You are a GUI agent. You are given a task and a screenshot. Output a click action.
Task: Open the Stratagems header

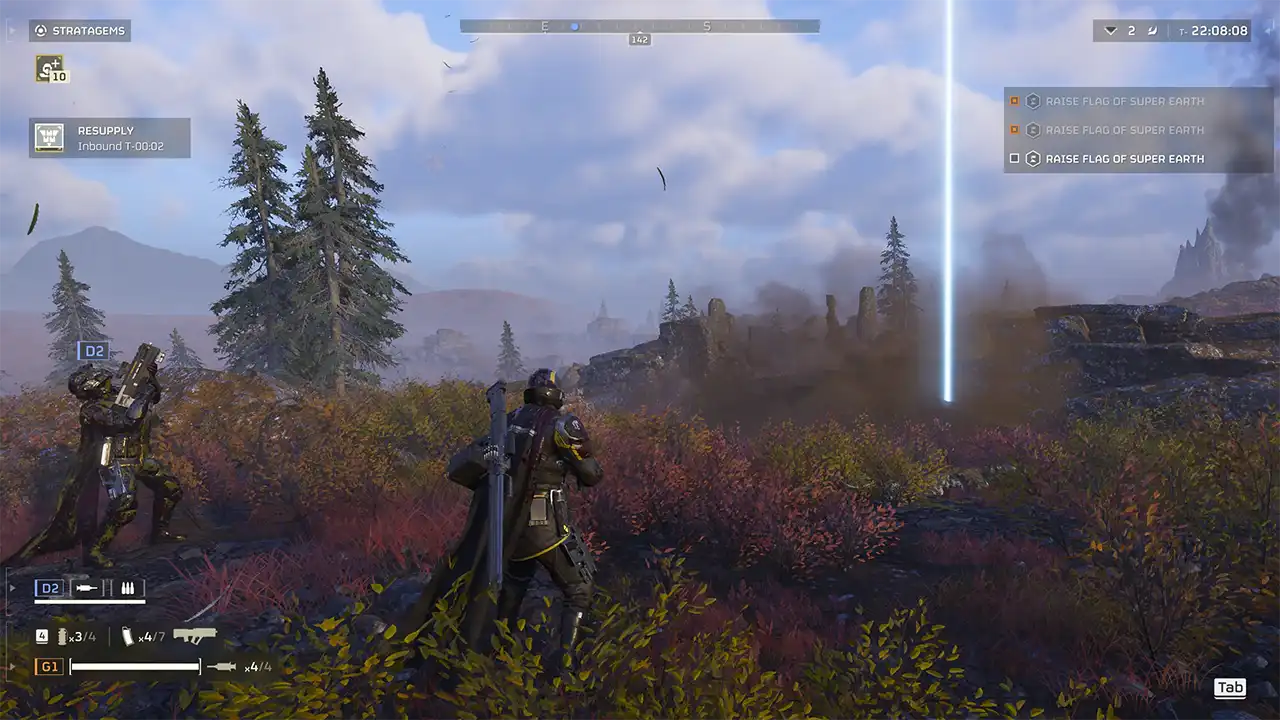(x=80, y=31)
